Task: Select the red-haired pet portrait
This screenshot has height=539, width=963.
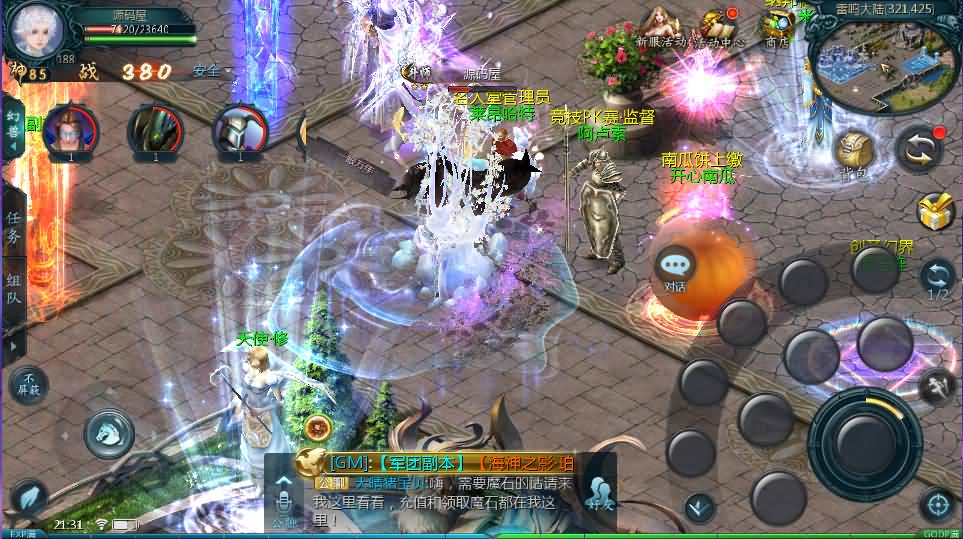Action: (70, 129)
